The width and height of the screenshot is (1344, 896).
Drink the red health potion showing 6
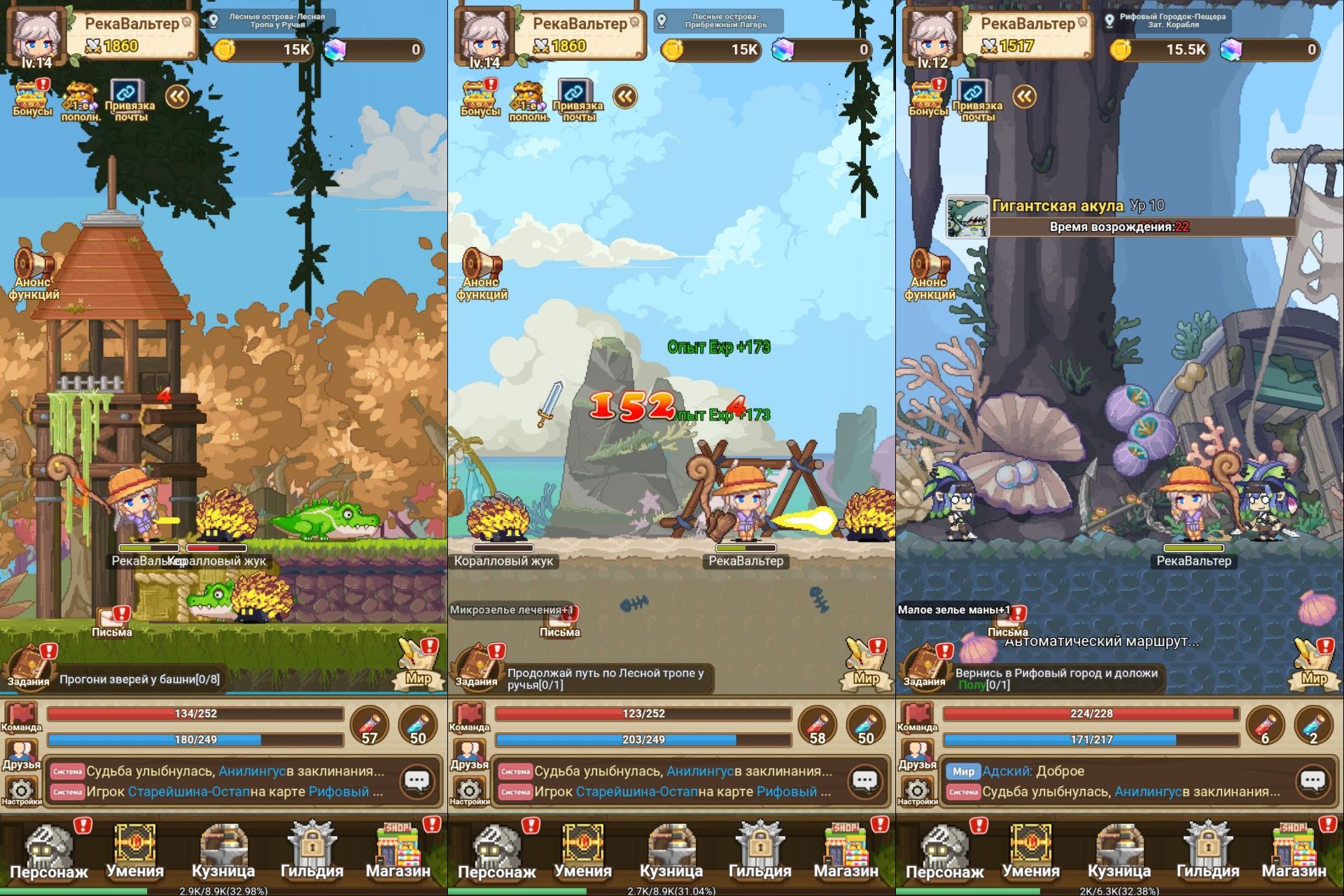(x=1265, y=726)
